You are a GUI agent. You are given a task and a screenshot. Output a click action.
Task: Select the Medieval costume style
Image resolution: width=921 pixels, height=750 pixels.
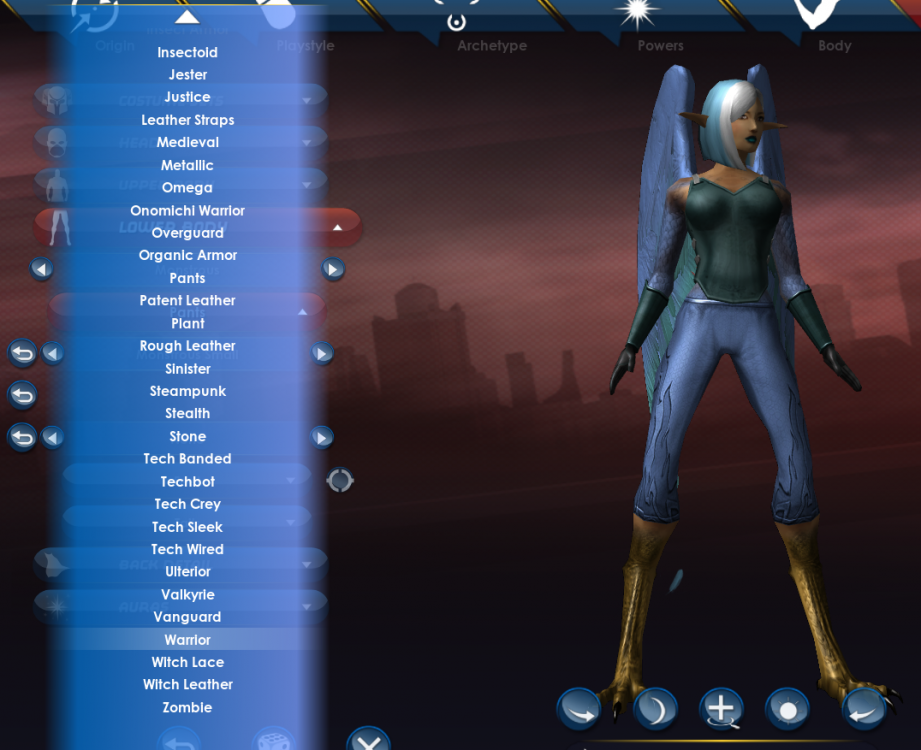pyautogui.click(x=187, y=142)
